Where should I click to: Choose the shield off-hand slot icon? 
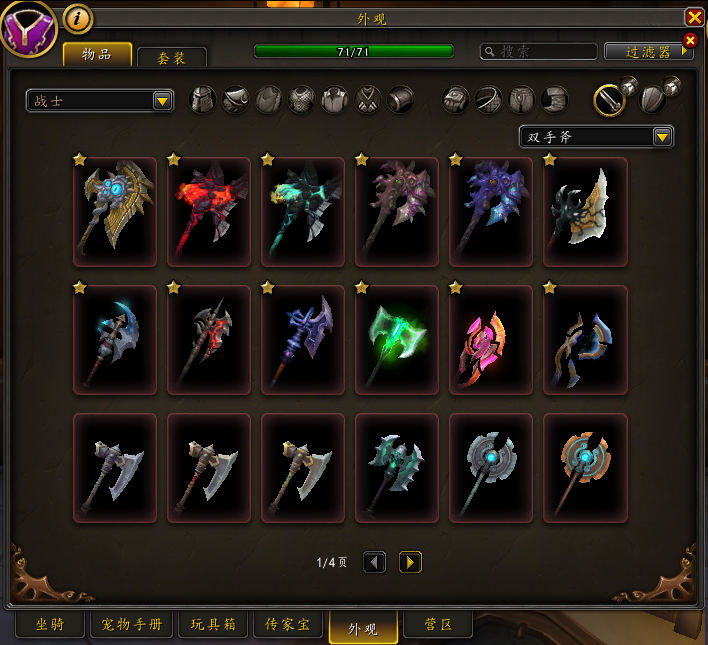(652, 98)
